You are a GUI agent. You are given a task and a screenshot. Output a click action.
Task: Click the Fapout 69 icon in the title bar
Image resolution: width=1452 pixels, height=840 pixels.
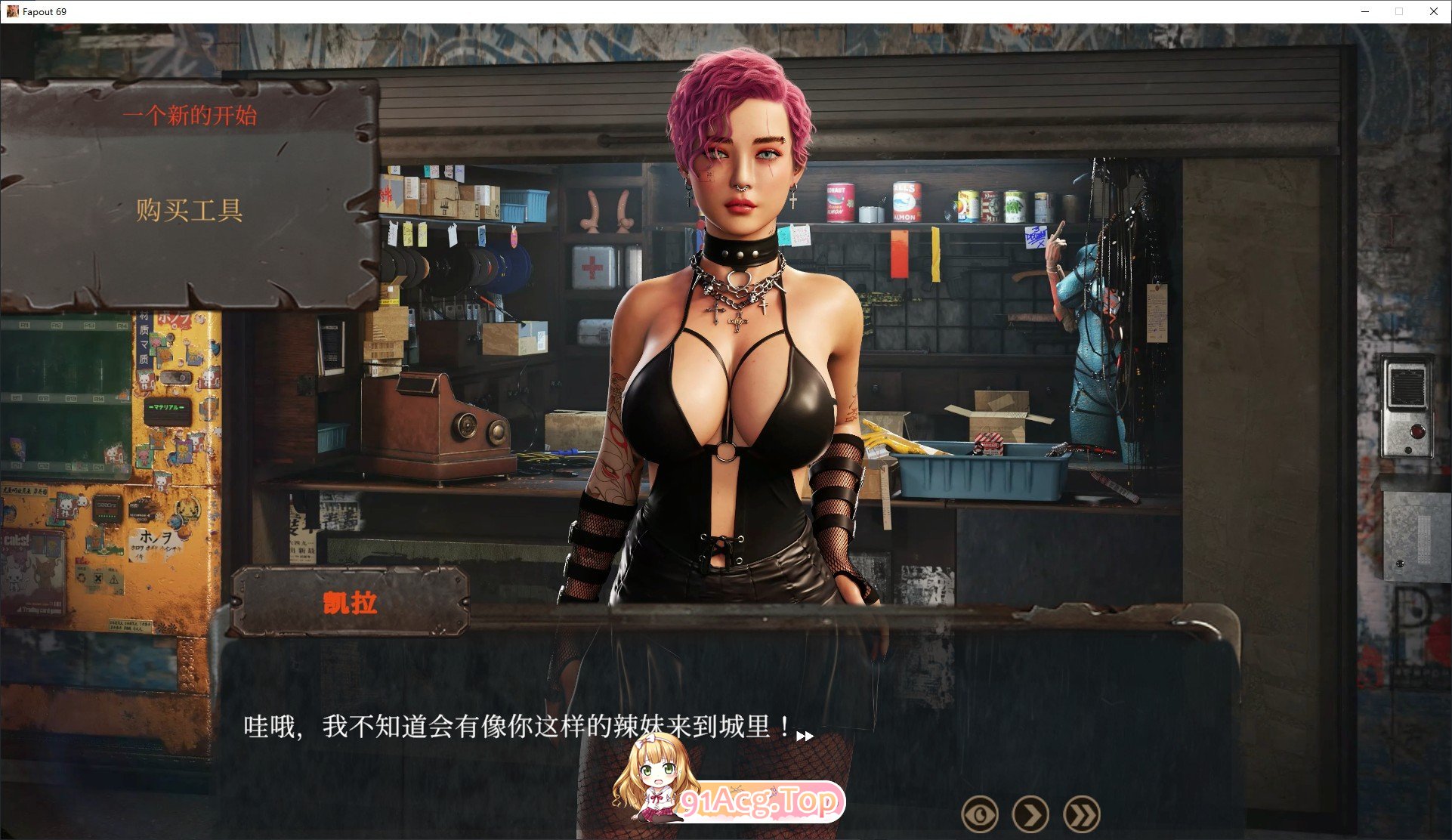tap(11, 11)
